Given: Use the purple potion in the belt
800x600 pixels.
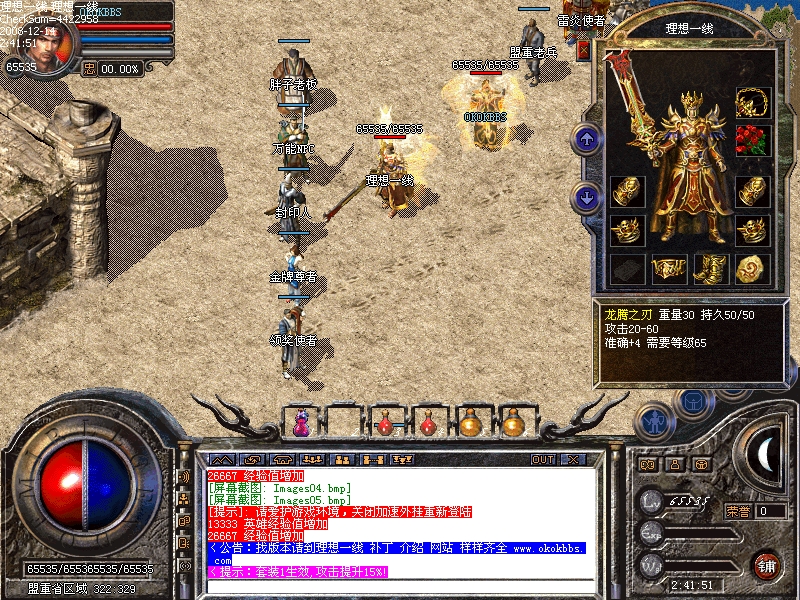Looking at the screenshot, I should [x=299, y=424].
